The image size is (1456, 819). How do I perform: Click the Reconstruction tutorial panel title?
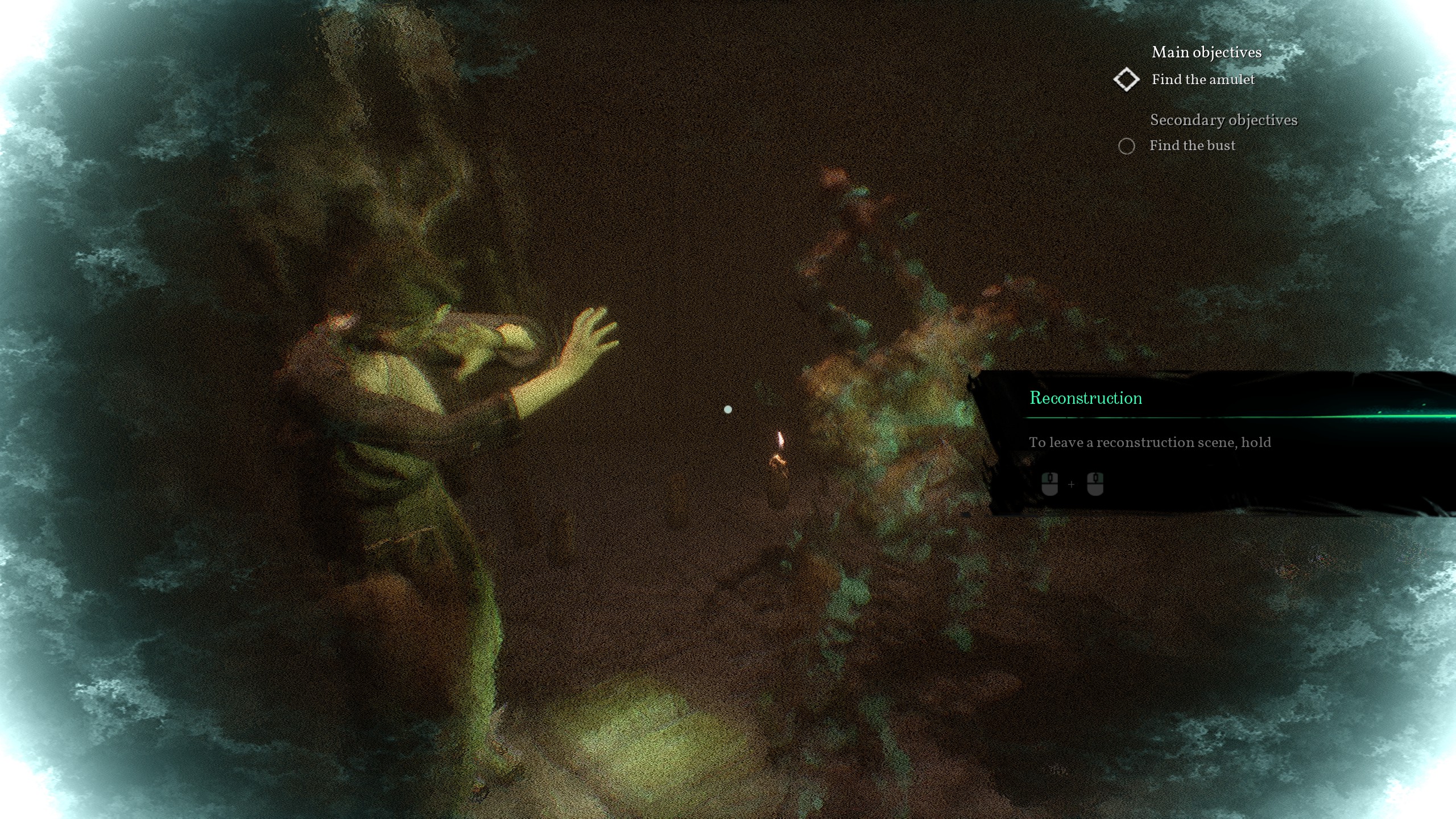tap(1086, 398)
